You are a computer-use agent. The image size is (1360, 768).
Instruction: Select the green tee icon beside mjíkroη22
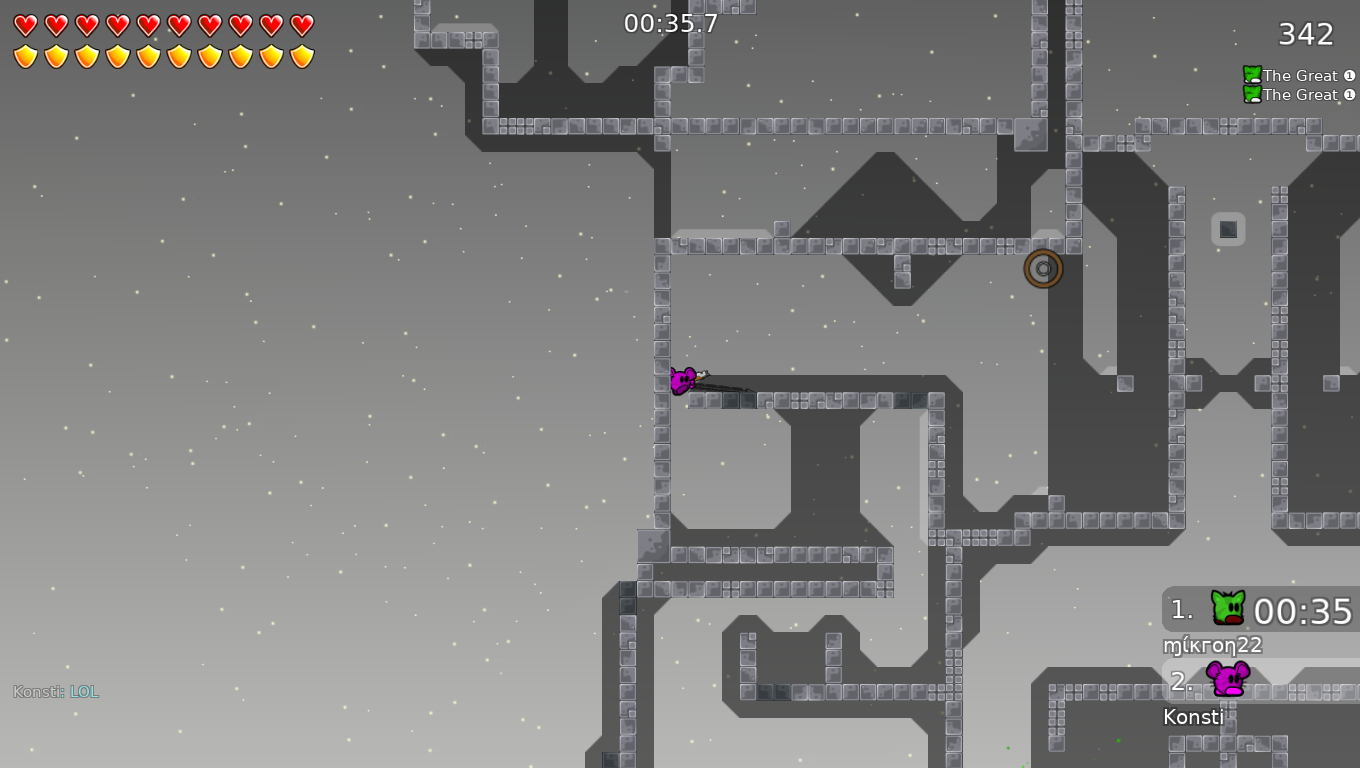[x=1229, y=606]
